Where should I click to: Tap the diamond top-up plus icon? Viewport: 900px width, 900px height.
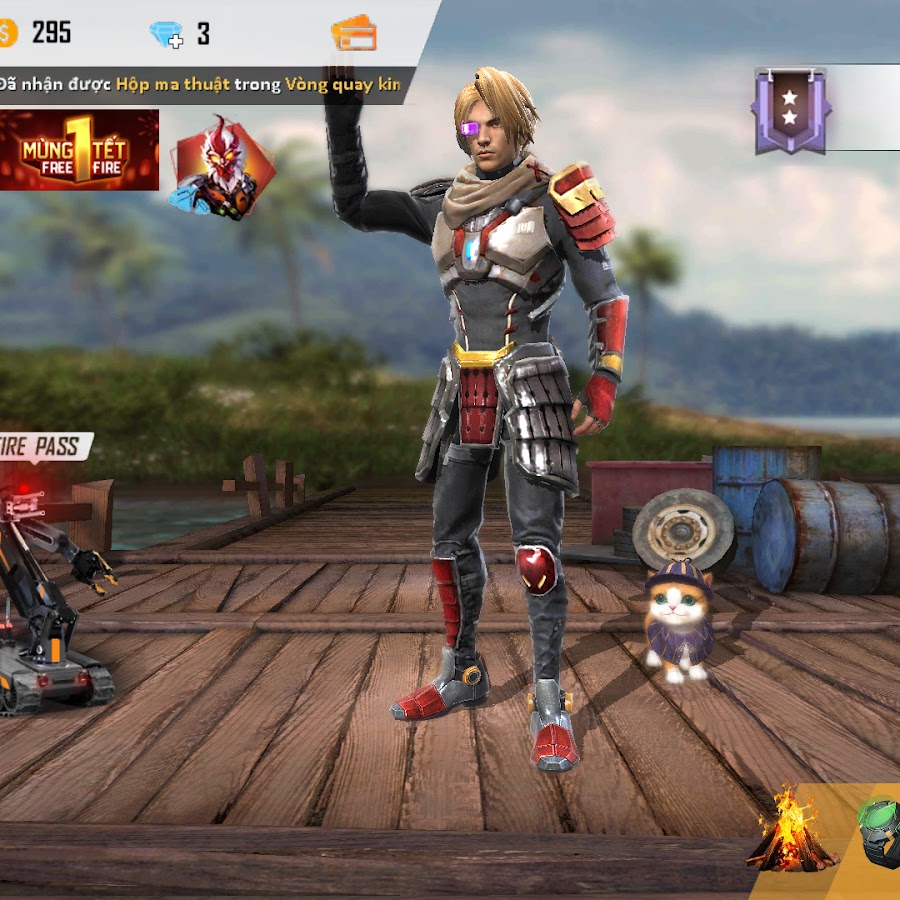[166, 35]
